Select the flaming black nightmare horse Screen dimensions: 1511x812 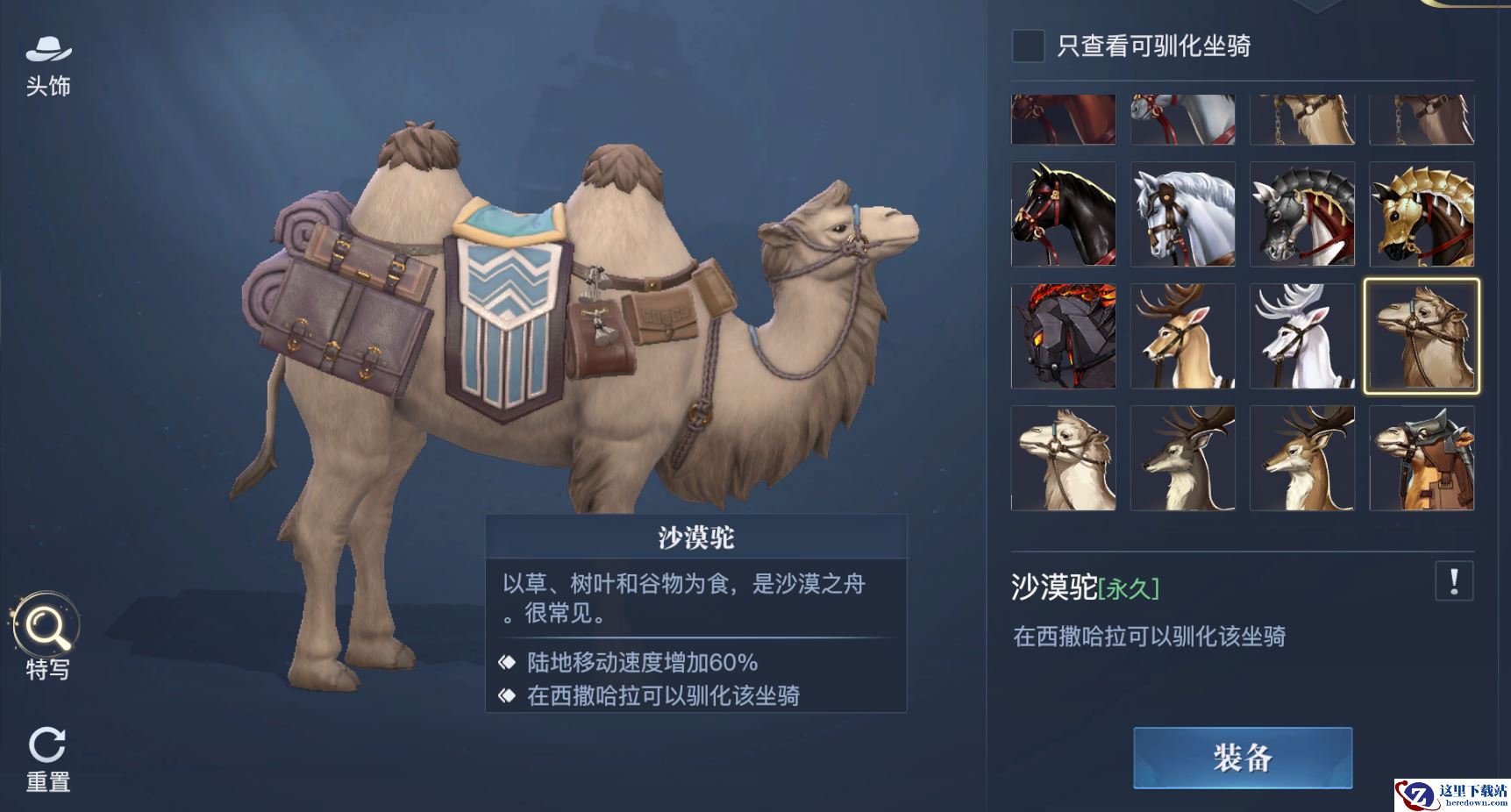(1063, 336)
